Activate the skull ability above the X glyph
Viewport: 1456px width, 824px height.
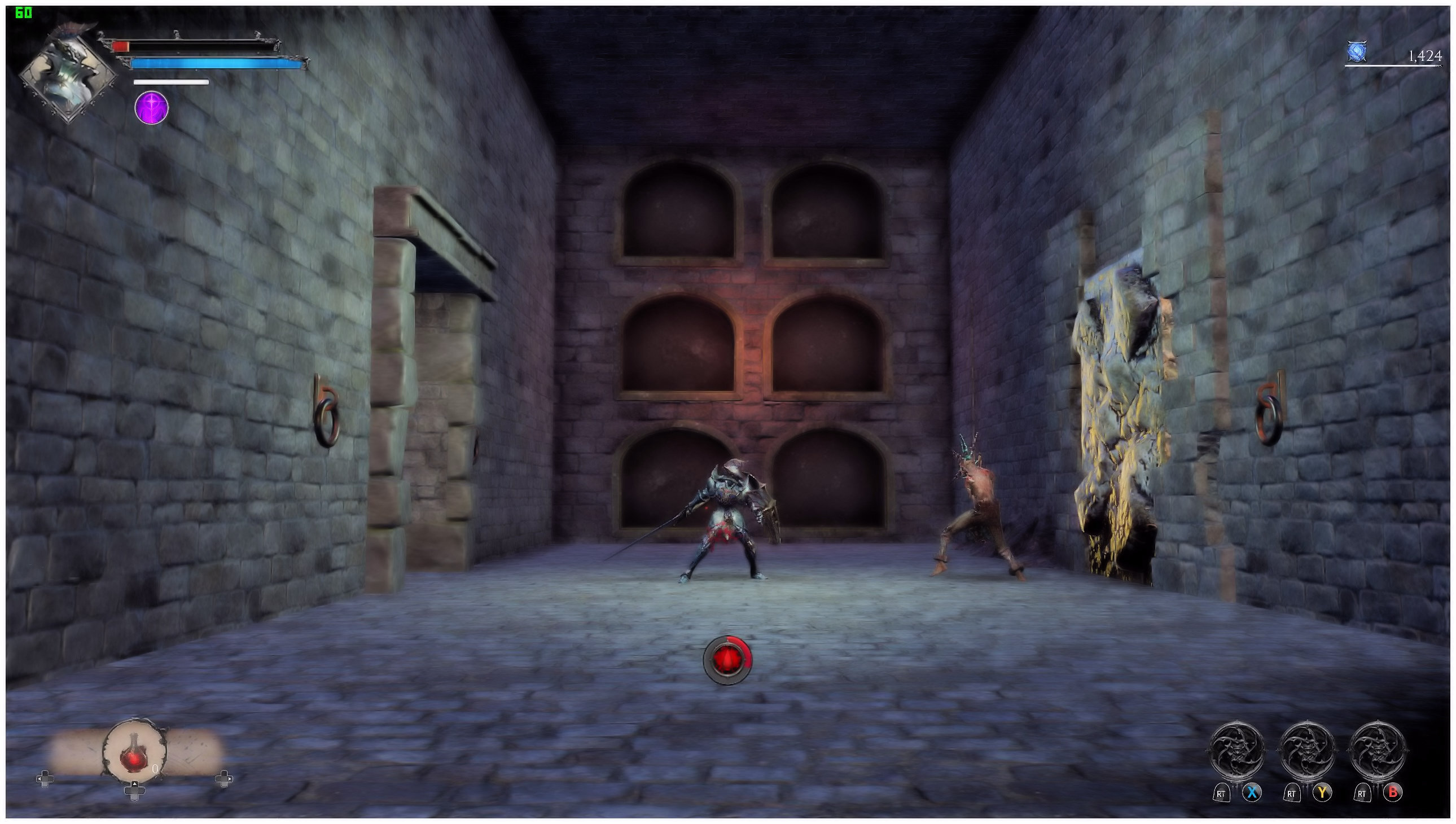click(x=1236, y=752)
